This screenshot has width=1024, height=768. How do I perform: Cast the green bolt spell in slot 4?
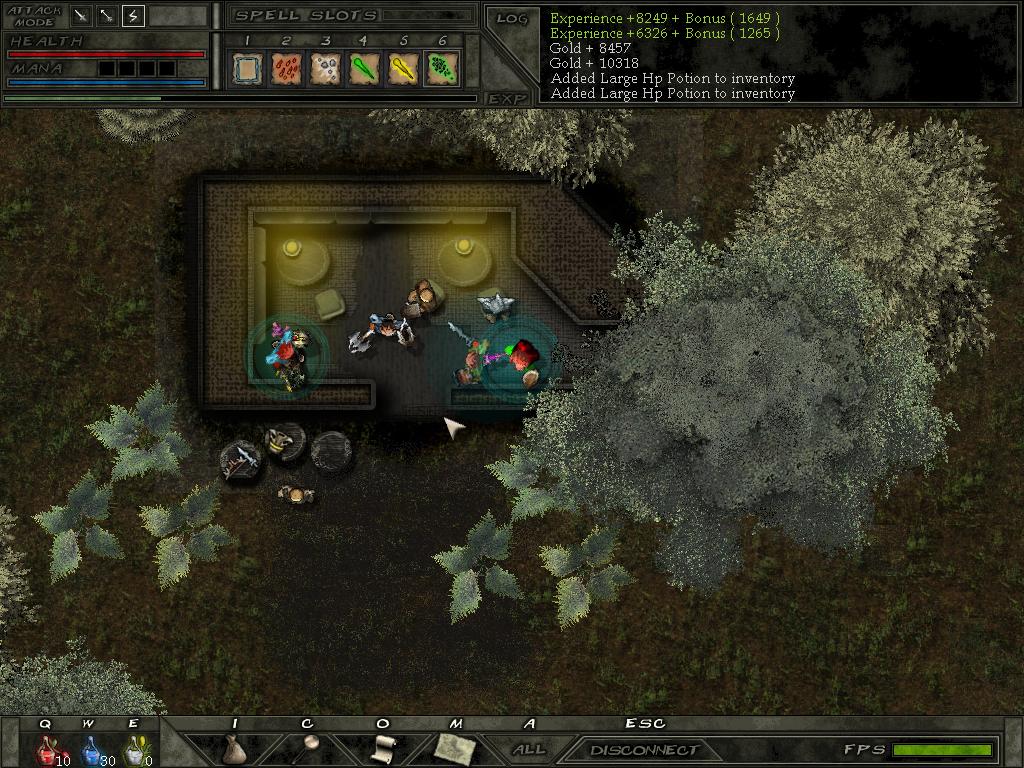[x=364, y=68]
